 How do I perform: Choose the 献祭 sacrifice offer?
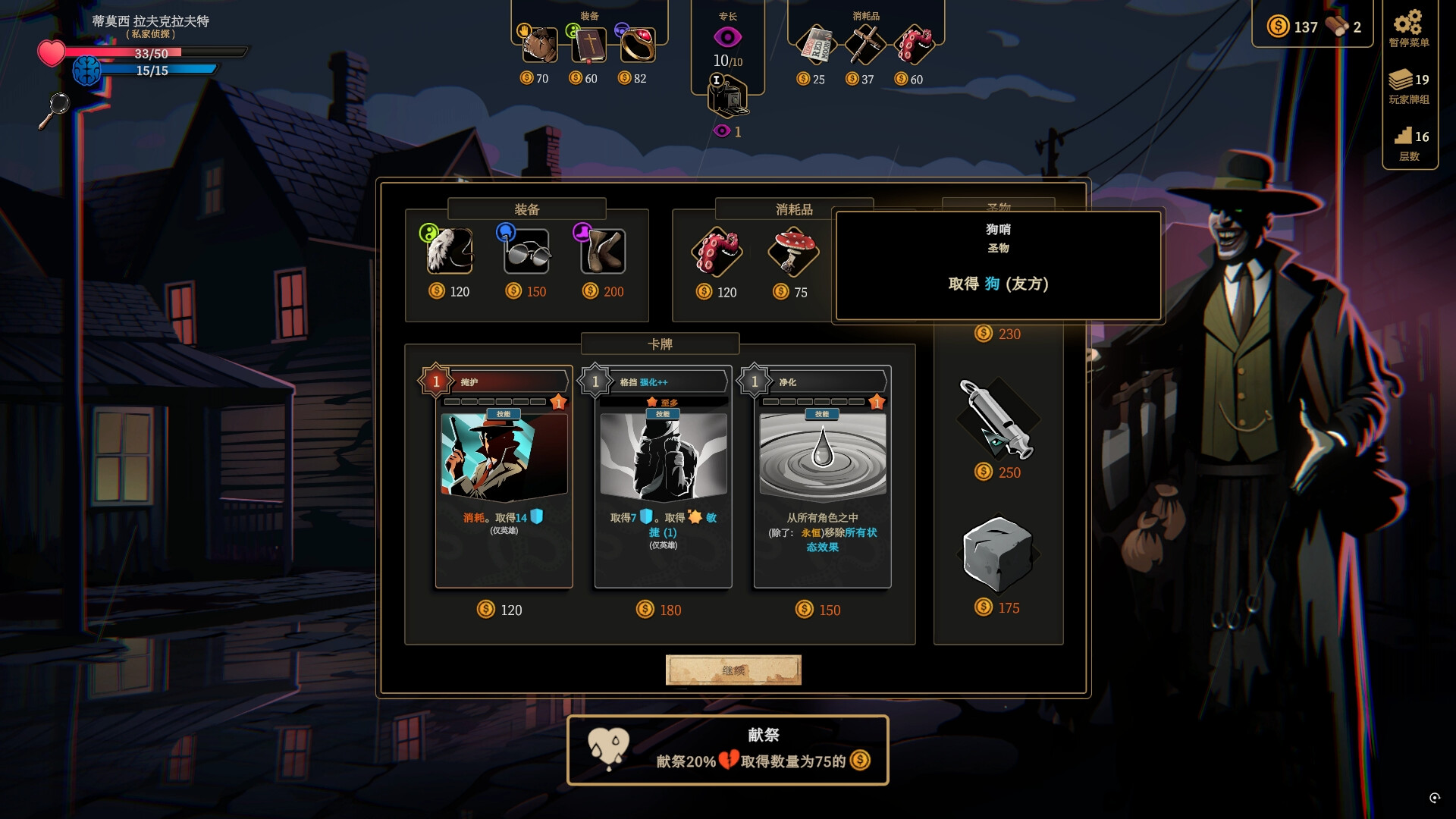[x=727, y=750]
